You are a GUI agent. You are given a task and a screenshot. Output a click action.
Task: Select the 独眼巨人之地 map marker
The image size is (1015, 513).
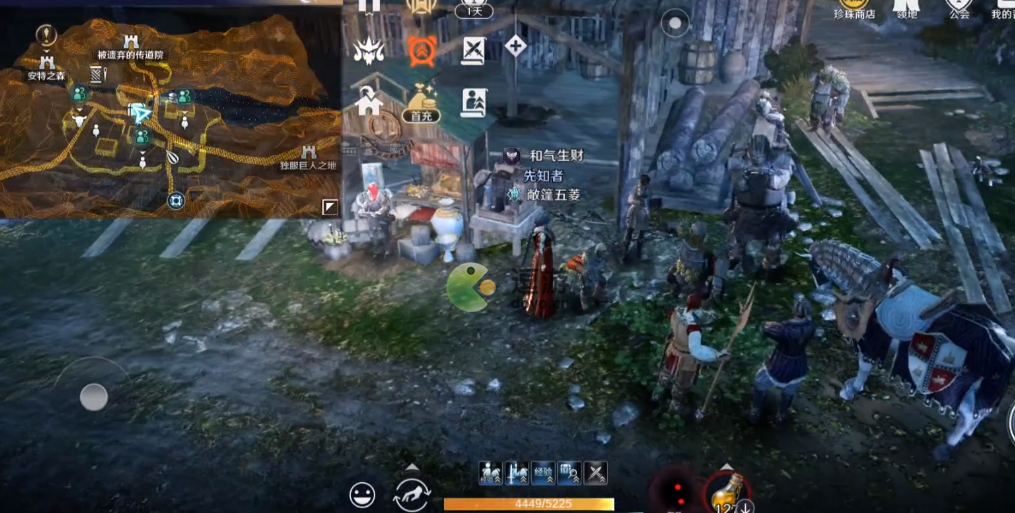coord(307,155)
